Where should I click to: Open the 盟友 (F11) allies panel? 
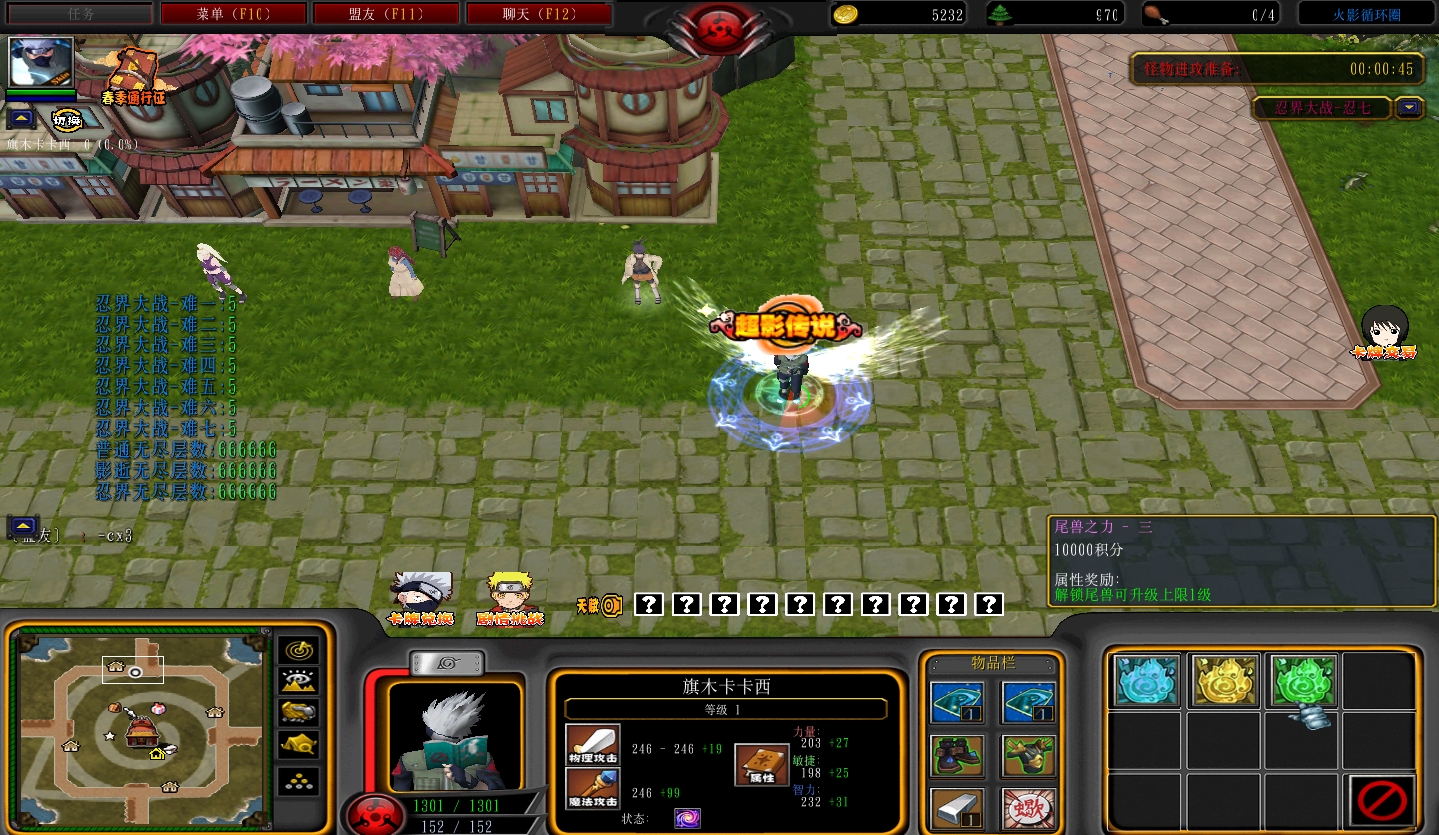pos(386,14)
